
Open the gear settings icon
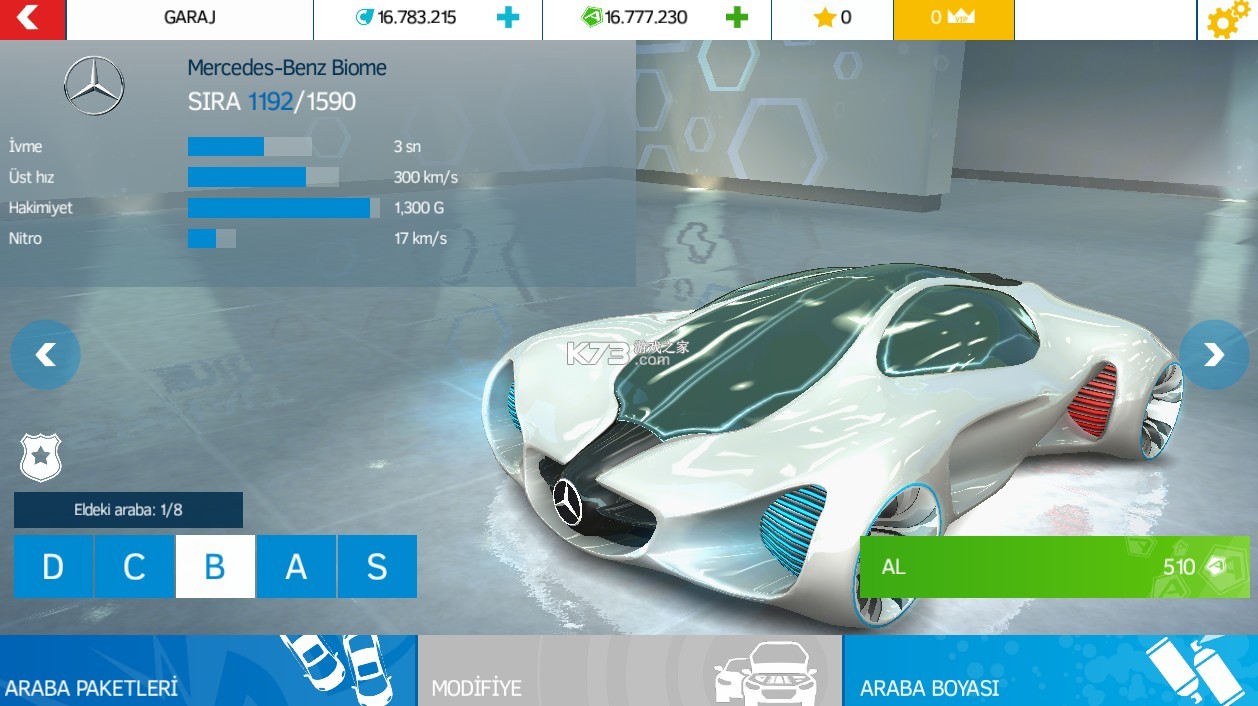(1228, 20)
